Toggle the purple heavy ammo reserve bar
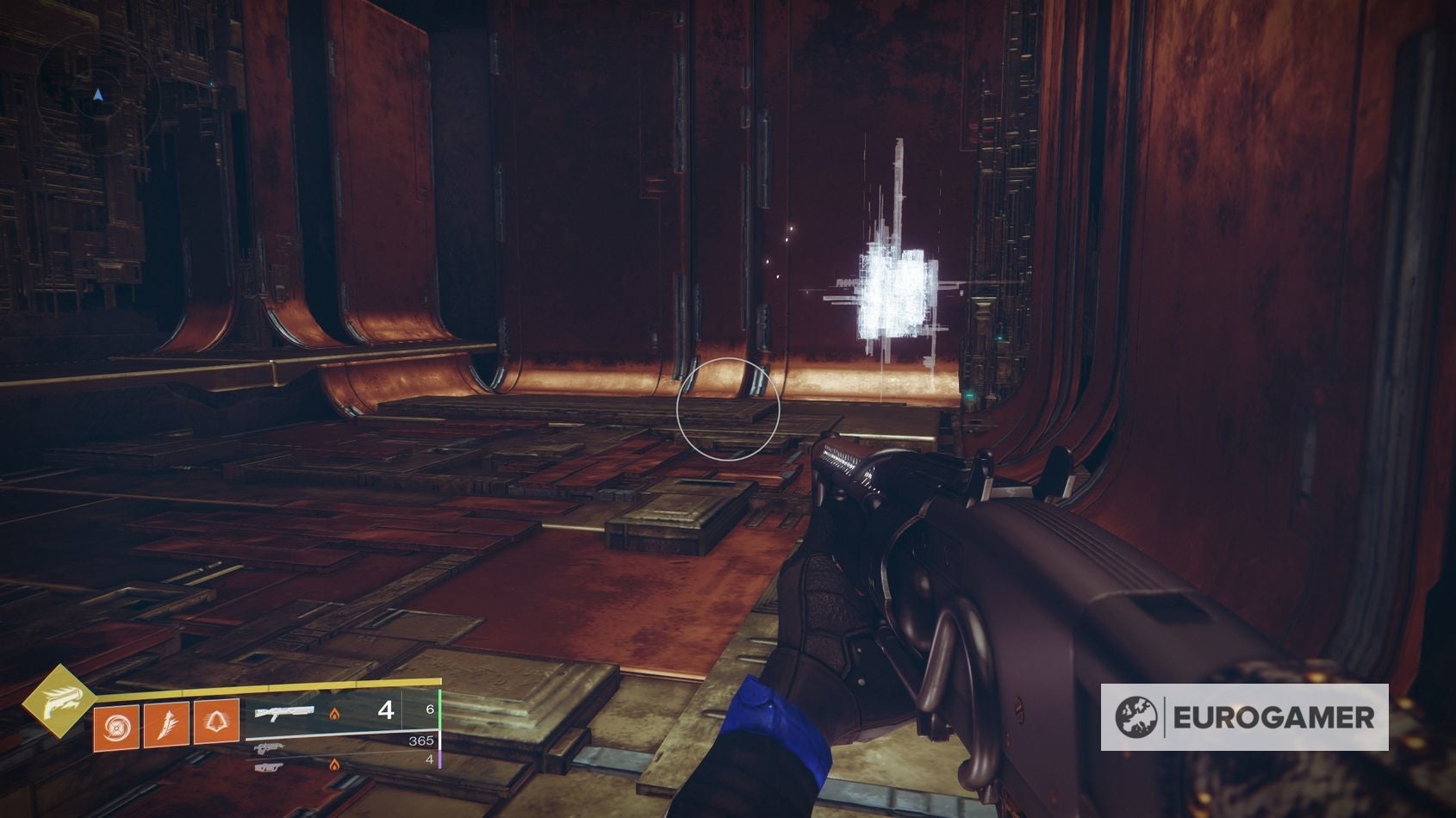1456x818 pixels. click(x=442, y=762)
